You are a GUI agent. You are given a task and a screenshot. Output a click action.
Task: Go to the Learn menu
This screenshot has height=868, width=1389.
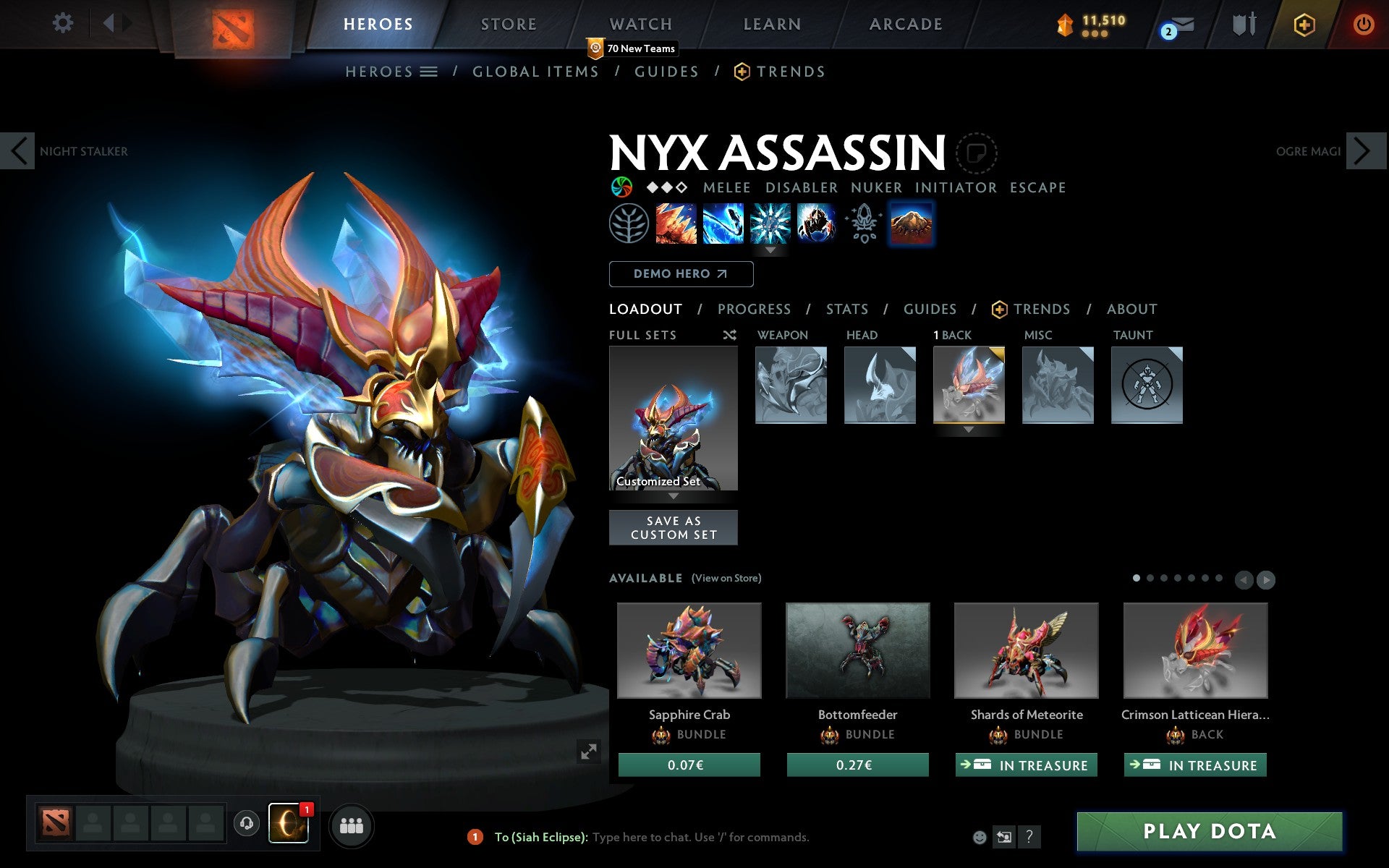coord(772,25)
